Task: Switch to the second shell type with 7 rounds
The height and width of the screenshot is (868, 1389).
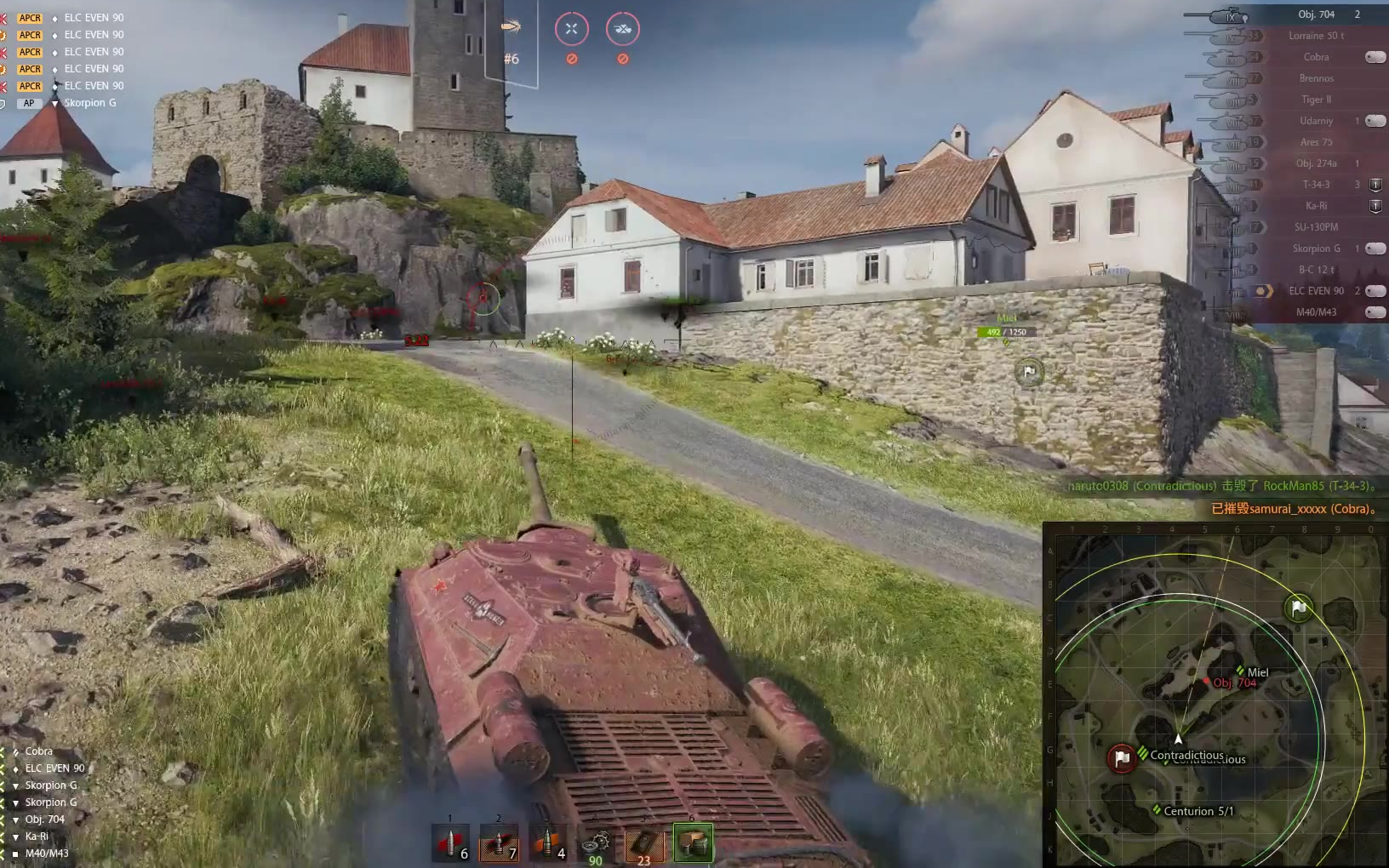Action: pos(499,843)
